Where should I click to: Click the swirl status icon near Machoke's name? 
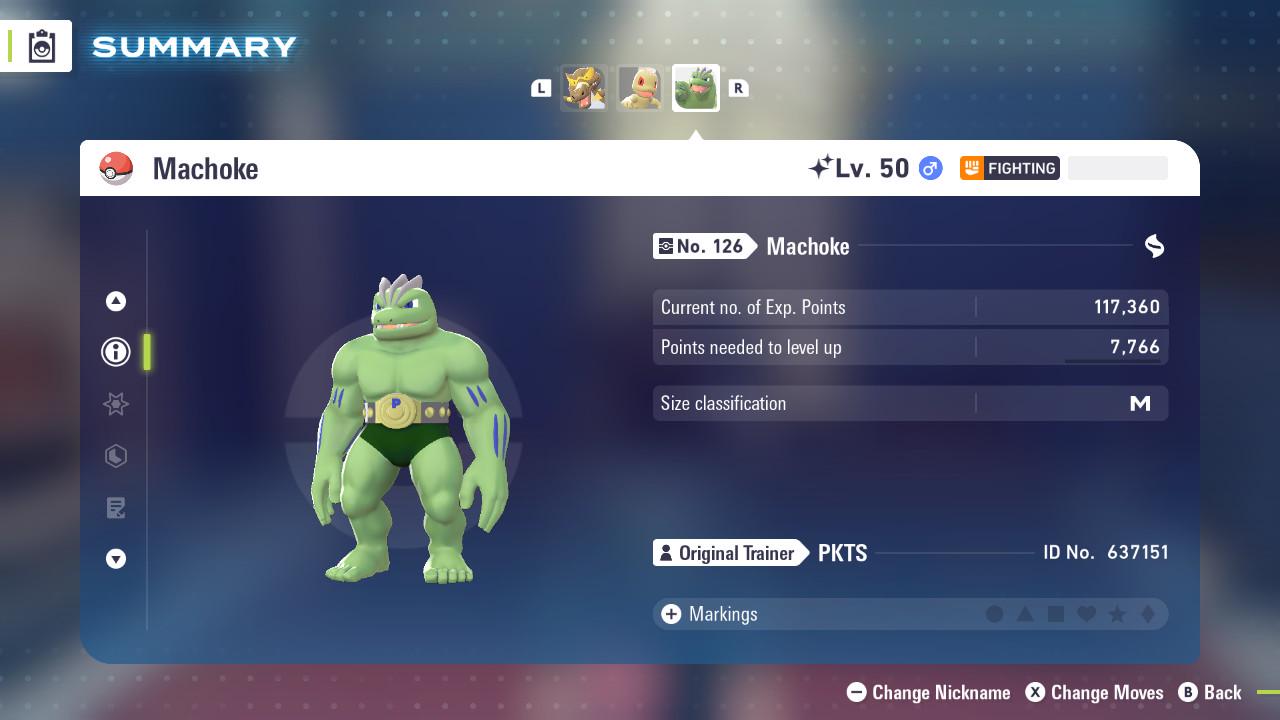click(x=1154, y=246)
